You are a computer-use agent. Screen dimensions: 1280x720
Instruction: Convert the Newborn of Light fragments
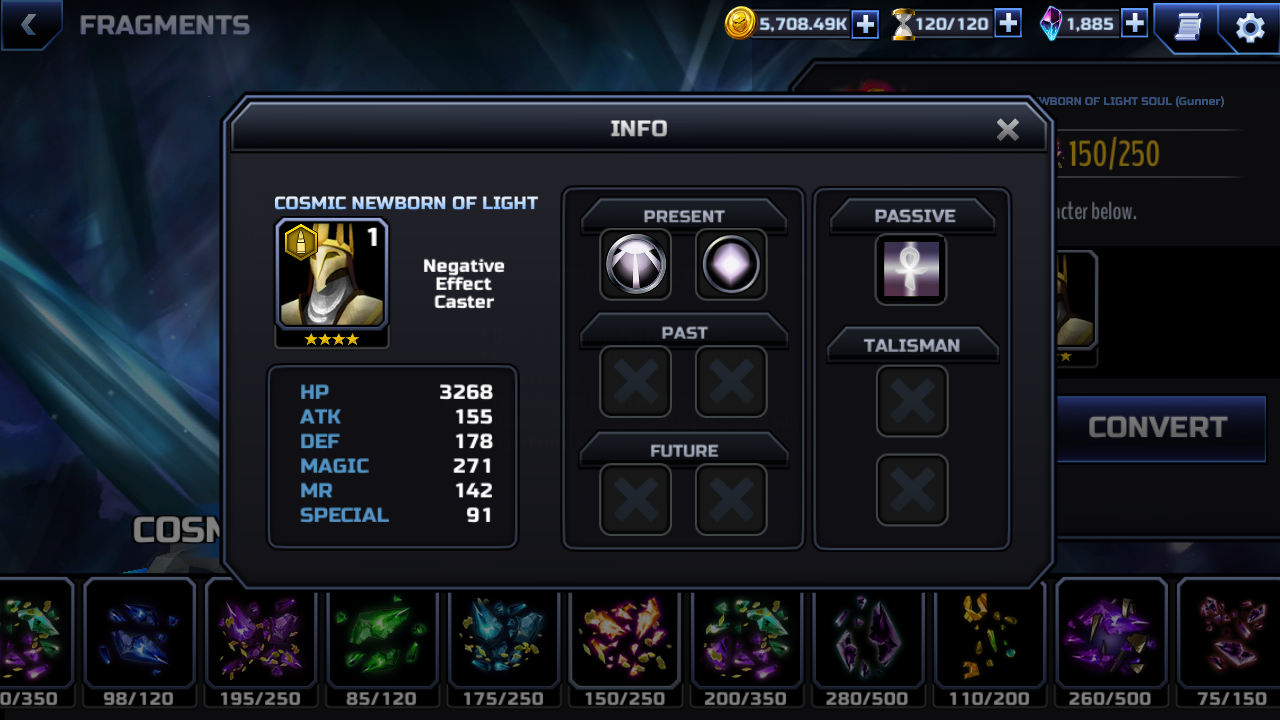click(1157, 428)
